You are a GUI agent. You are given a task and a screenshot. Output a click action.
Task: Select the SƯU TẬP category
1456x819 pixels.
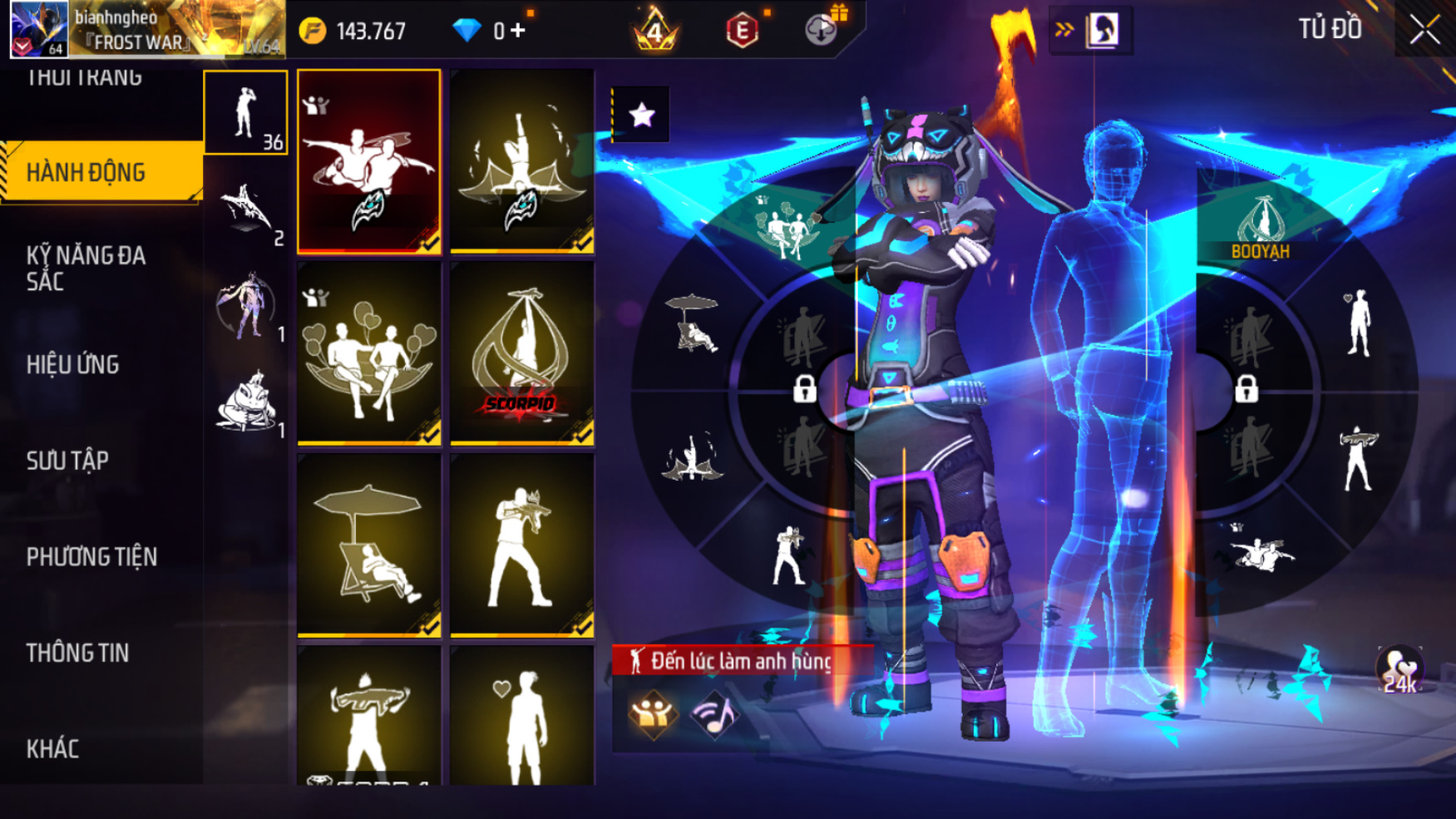click(68, 461)
